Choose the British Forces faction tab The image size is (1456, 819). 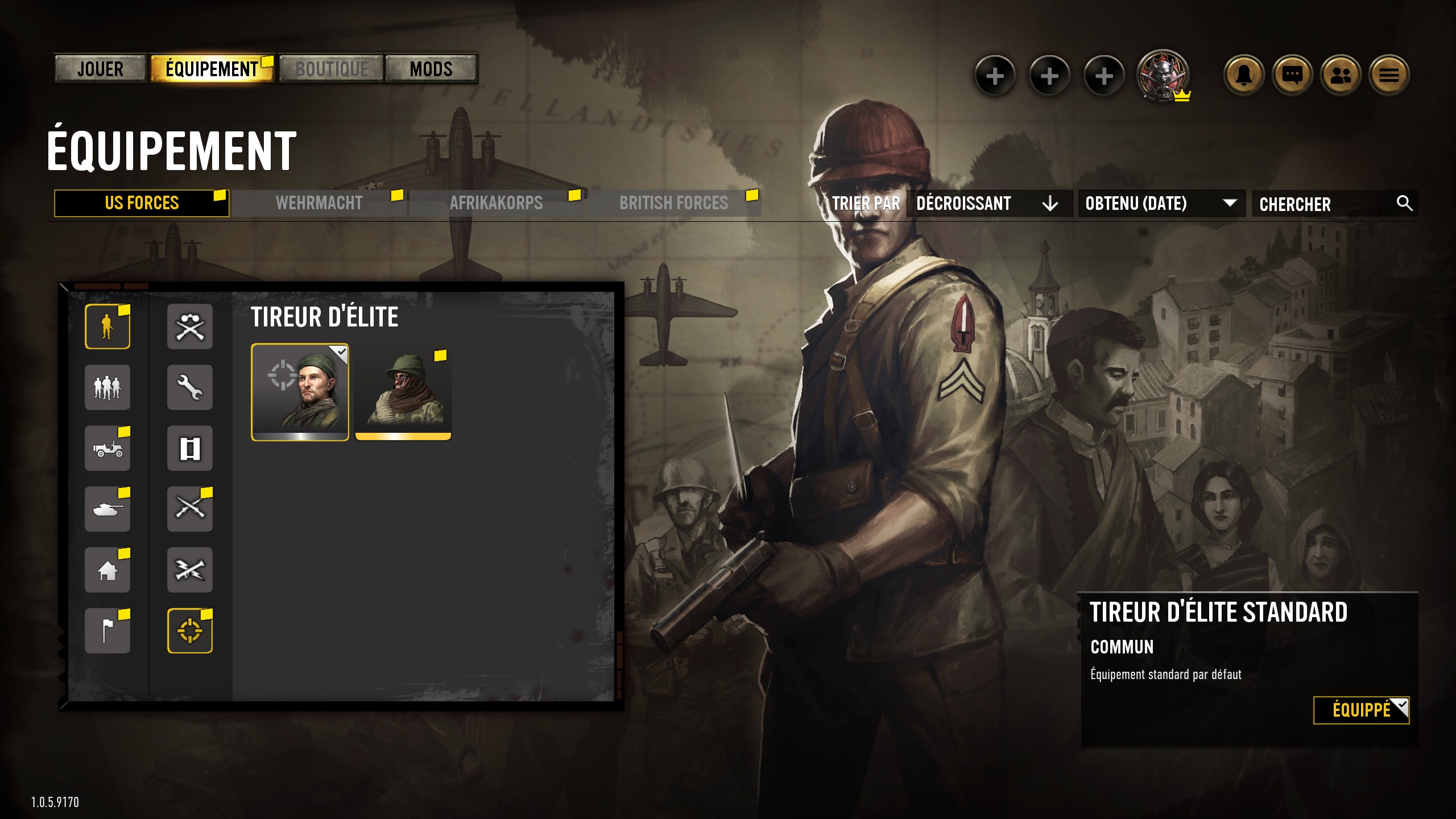click(673, 203)
